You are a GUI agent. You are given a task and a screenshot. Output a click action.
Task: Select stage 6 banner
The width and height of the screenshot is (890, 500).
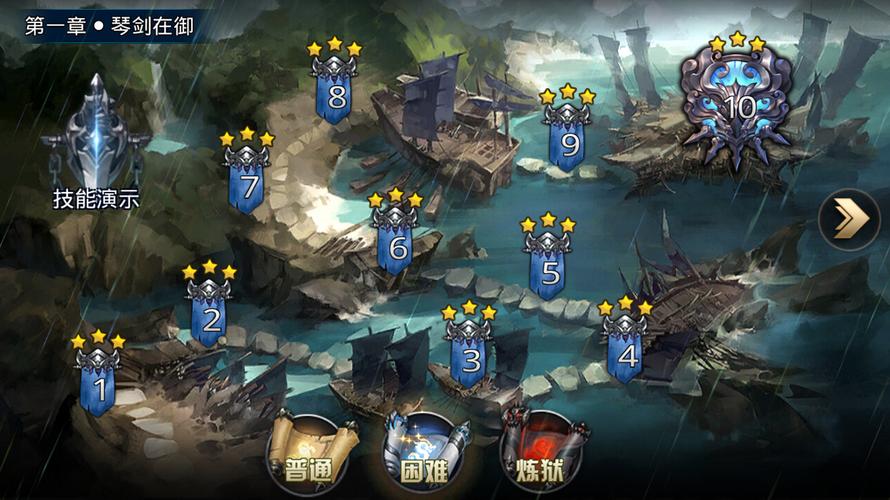(396, 241)
